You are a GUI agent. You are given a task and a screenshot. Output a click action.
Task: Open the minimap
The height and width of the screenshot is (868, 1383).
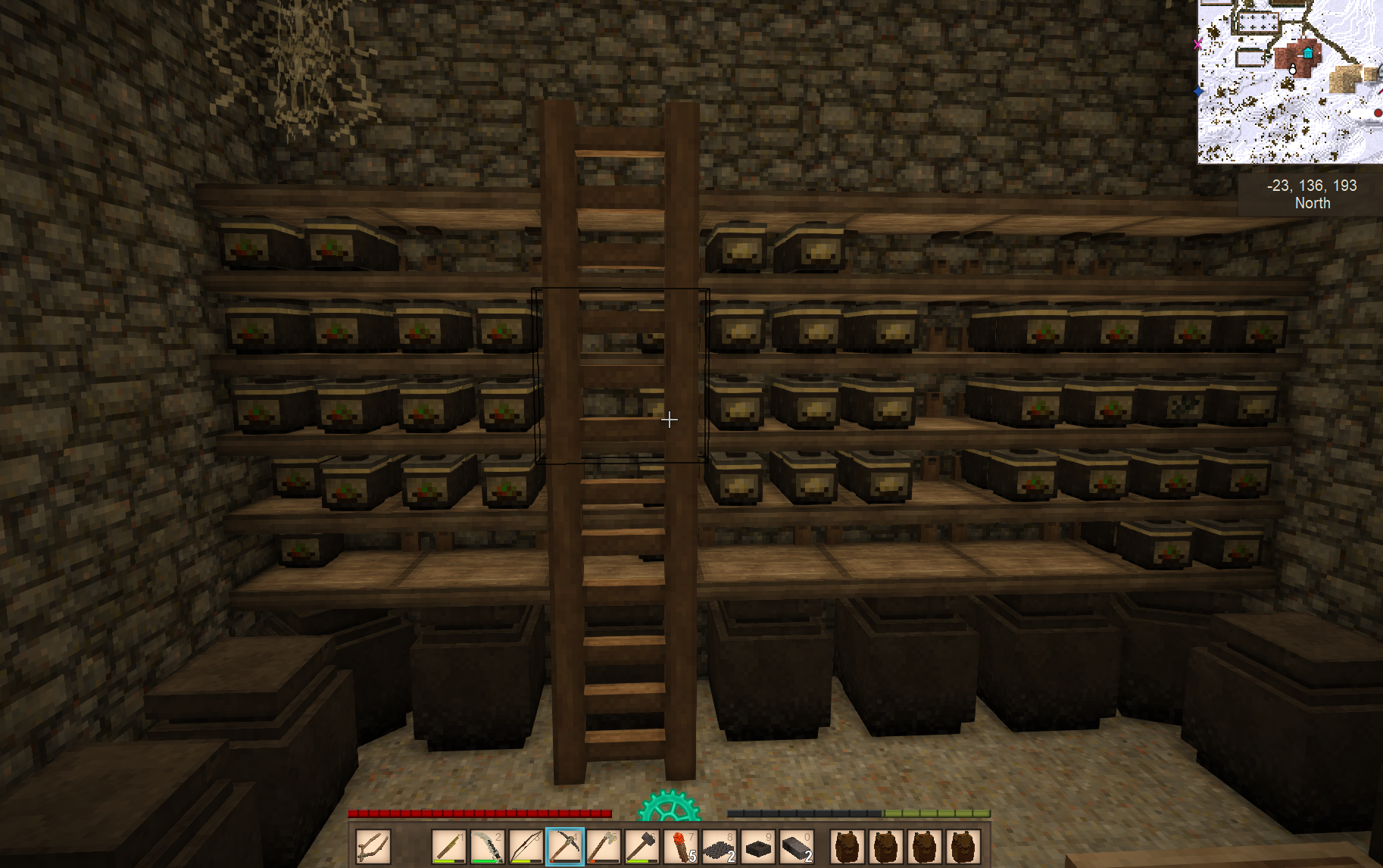(x=1289, y=81)
